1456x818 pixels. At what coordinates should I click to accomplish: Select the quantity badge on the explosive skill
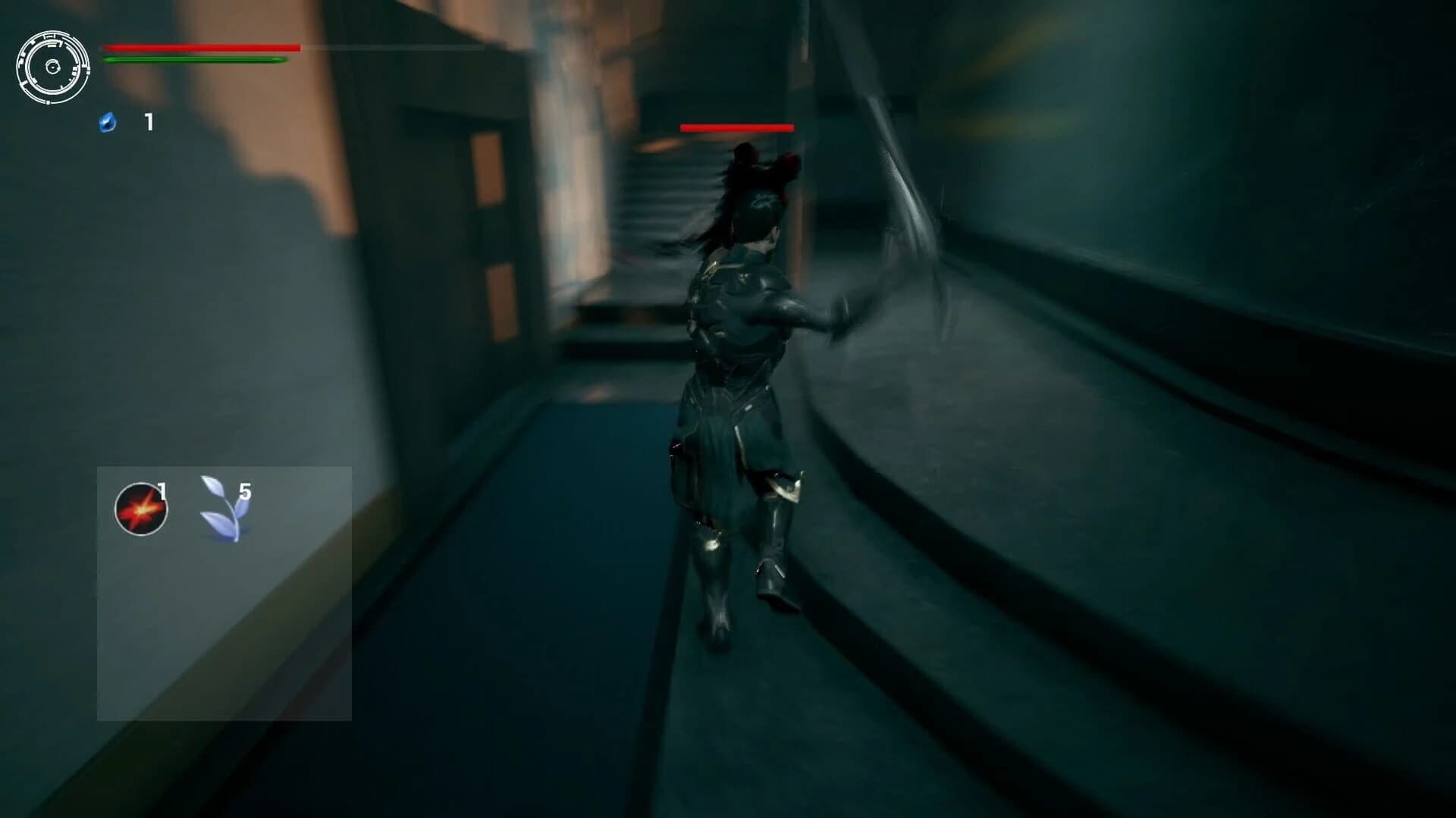coord(162,492)
